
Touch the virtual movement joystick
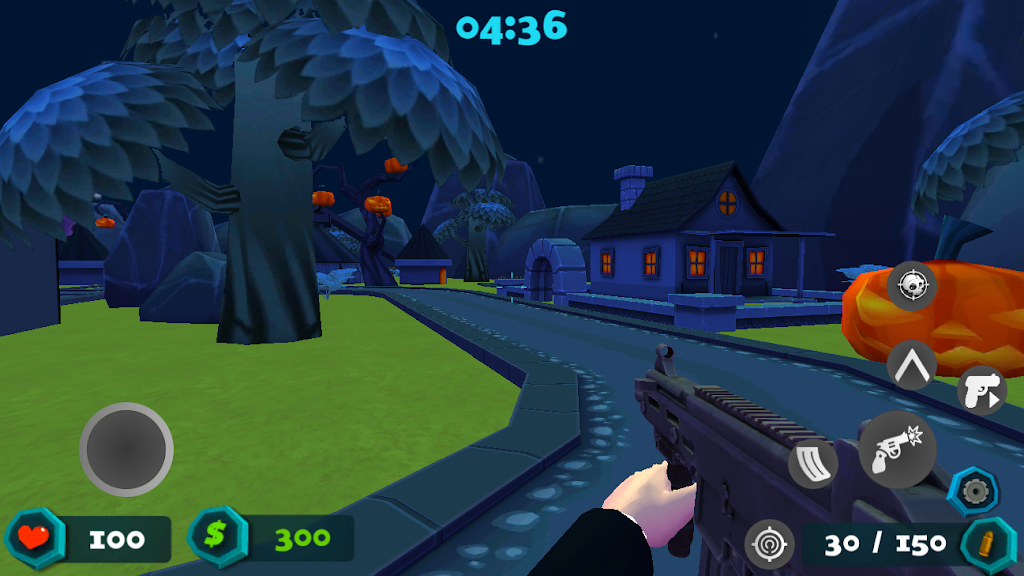(126, 449)
